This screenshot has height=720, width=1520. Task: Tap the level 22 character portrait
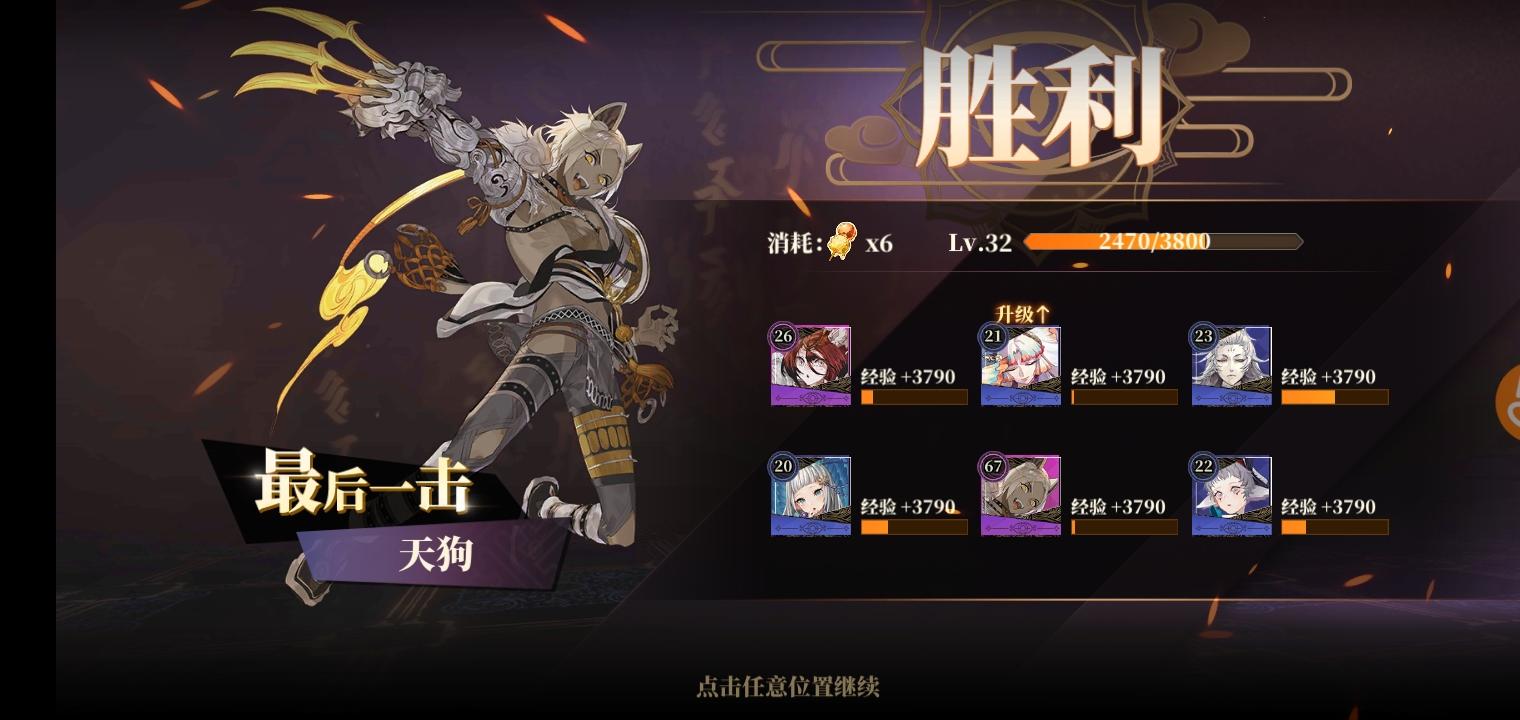click(x=1232, y=495)
